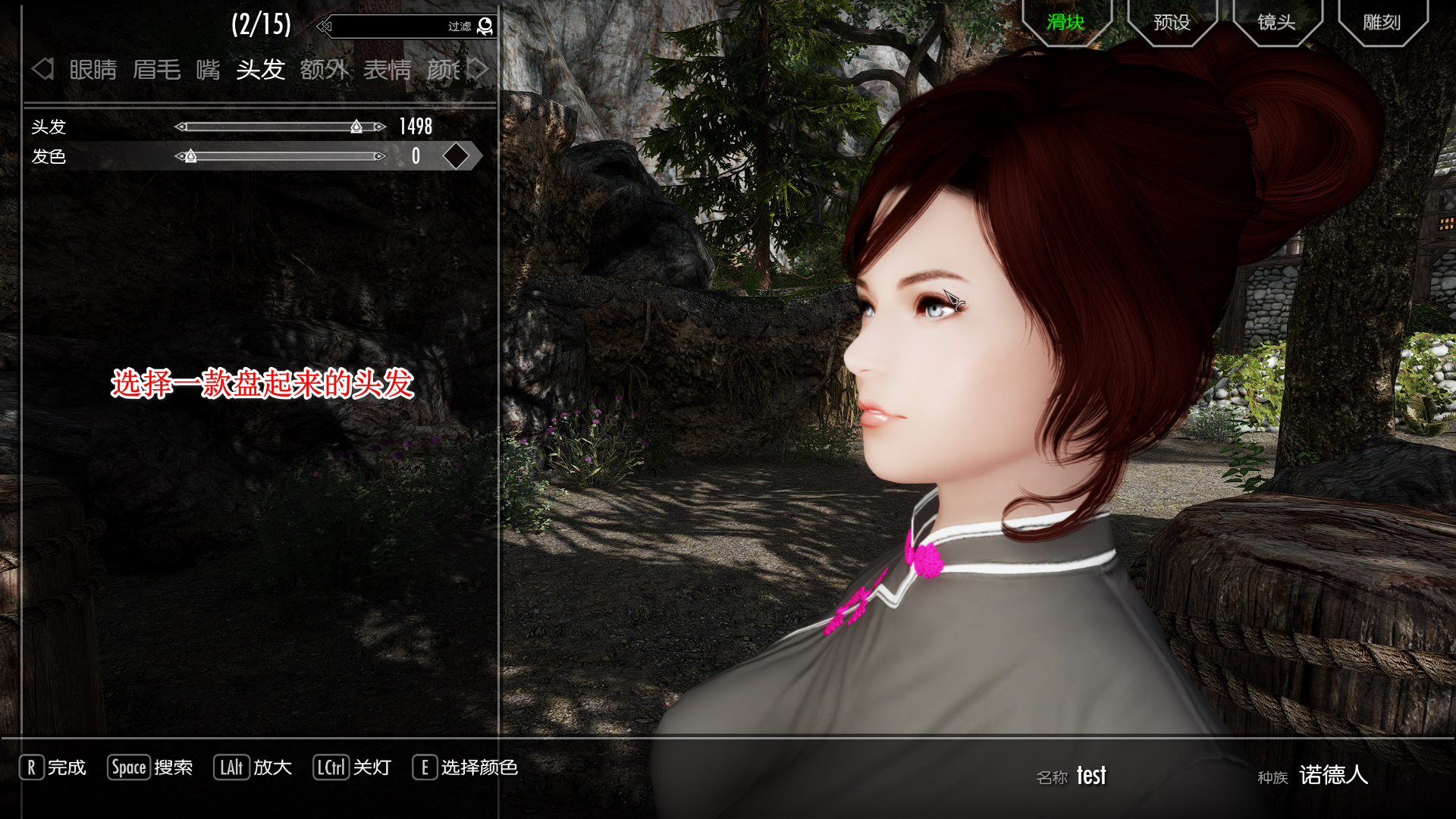Viewport: 1456px width, 819px height.
Task: Select the 滑块 (Sliders) top tab
Action: [x=1065, y=23]
